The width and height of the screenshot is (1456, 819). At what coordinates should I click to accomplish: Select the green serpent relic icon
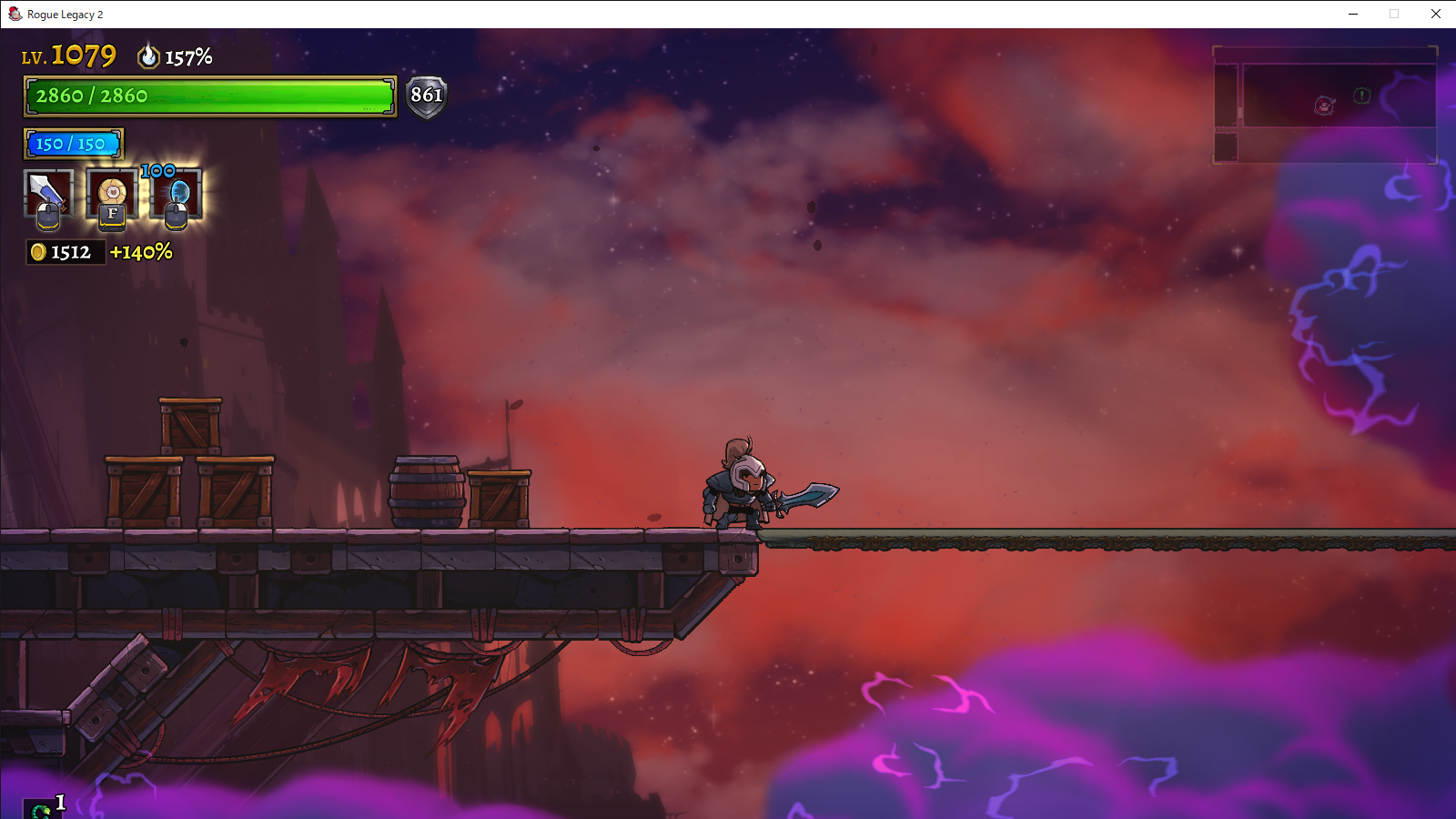41,809
